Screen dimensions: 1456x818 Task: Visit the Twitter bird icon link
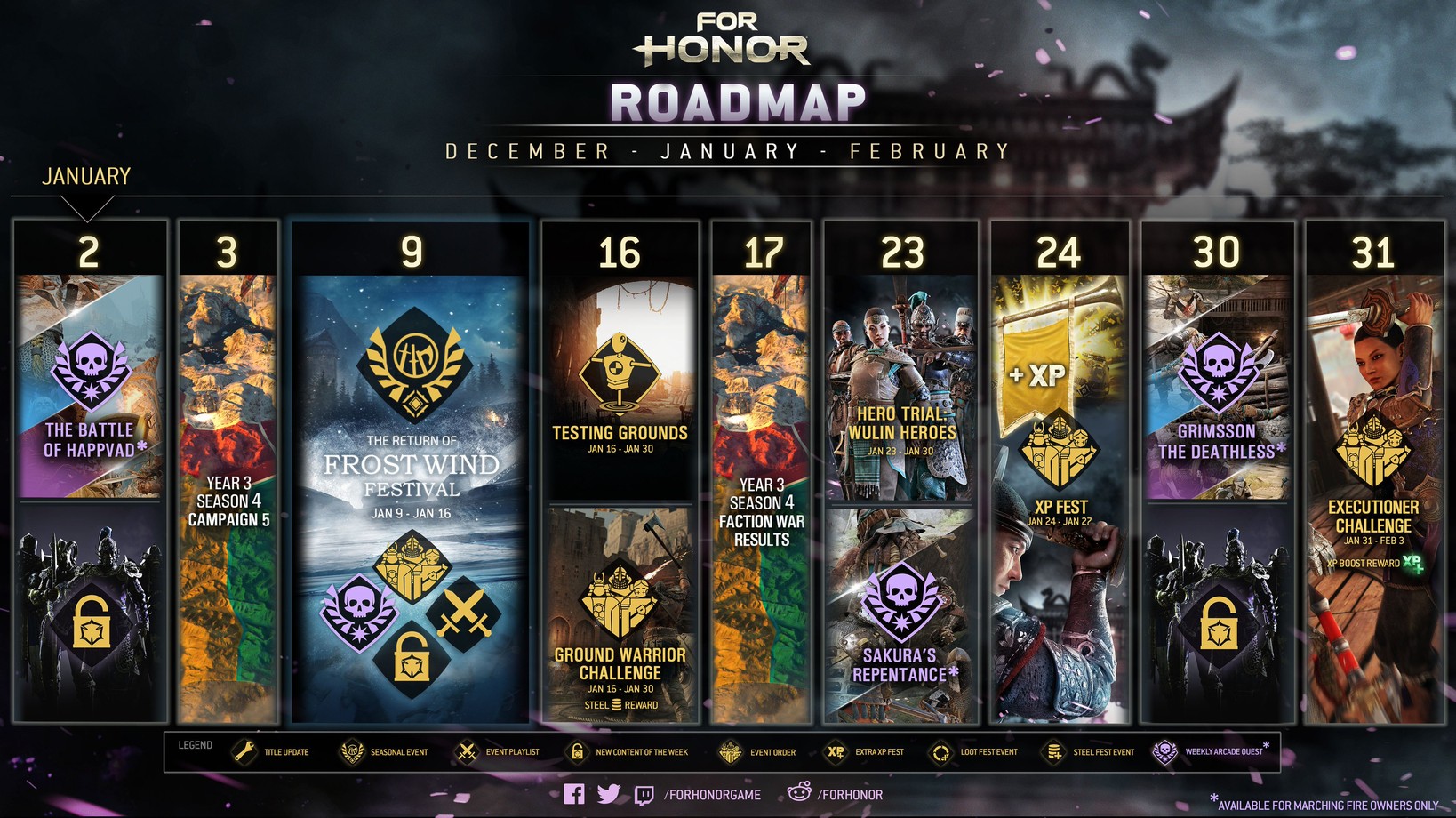pos(609,794)
